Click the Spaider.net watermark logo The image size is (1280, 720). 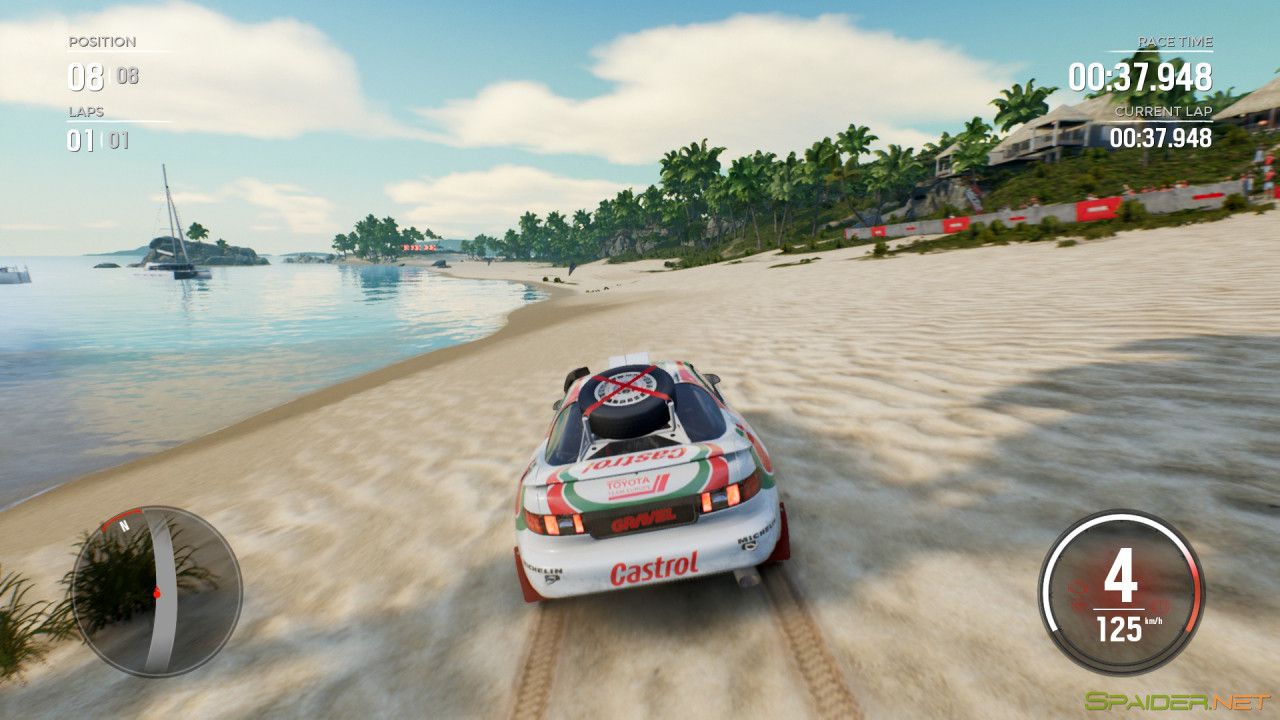pyautogui.click(x=1177, y=701)
